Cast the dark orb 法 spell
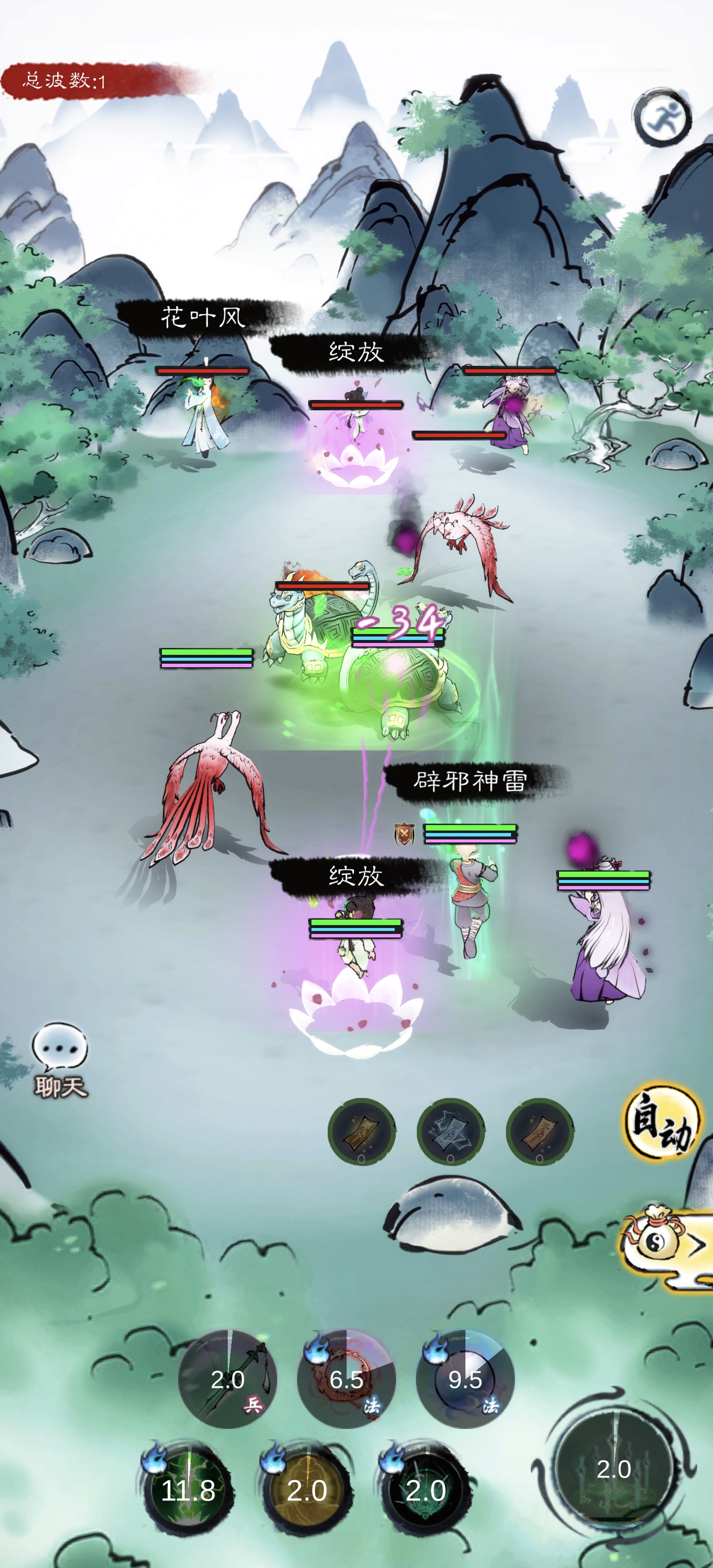Viewport: 713px width, 1568px height. click(464, 1379)
